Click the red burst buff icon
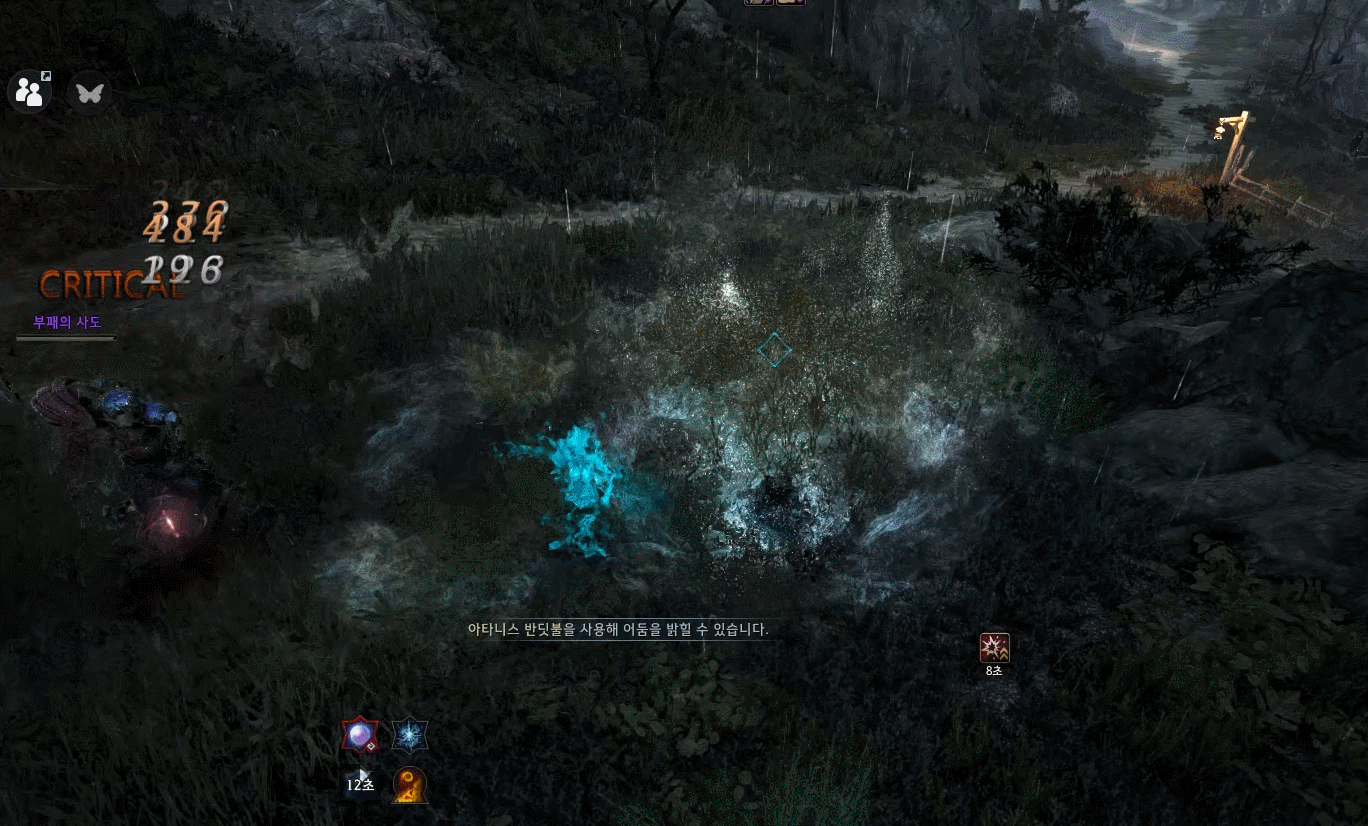This screenshot has width=1368, height=826. click(x=994, y=648)
